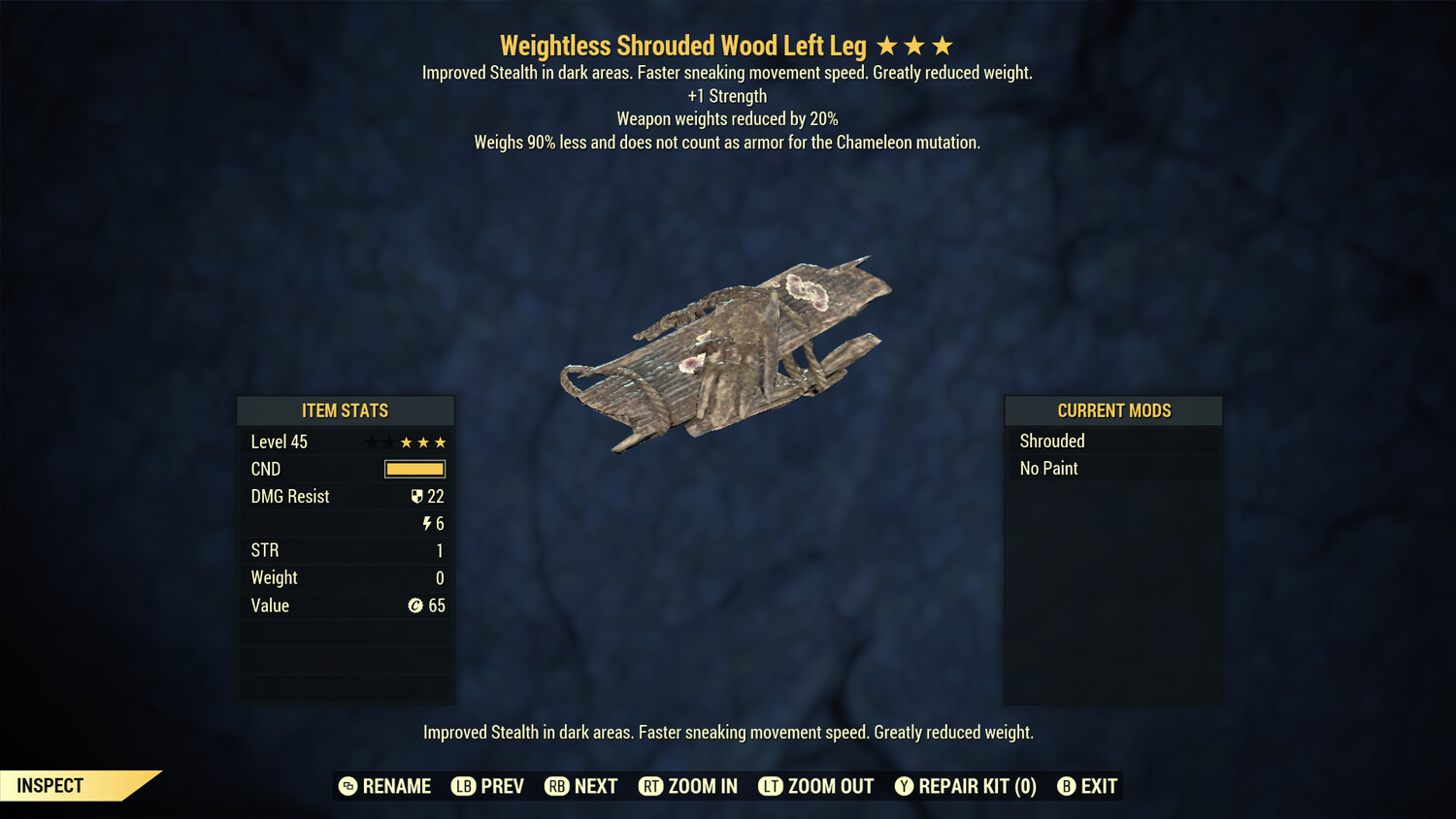Zoom in on the inspected leg armor
The width and height of the screenshot is (1456, 819).
[688, 786]
